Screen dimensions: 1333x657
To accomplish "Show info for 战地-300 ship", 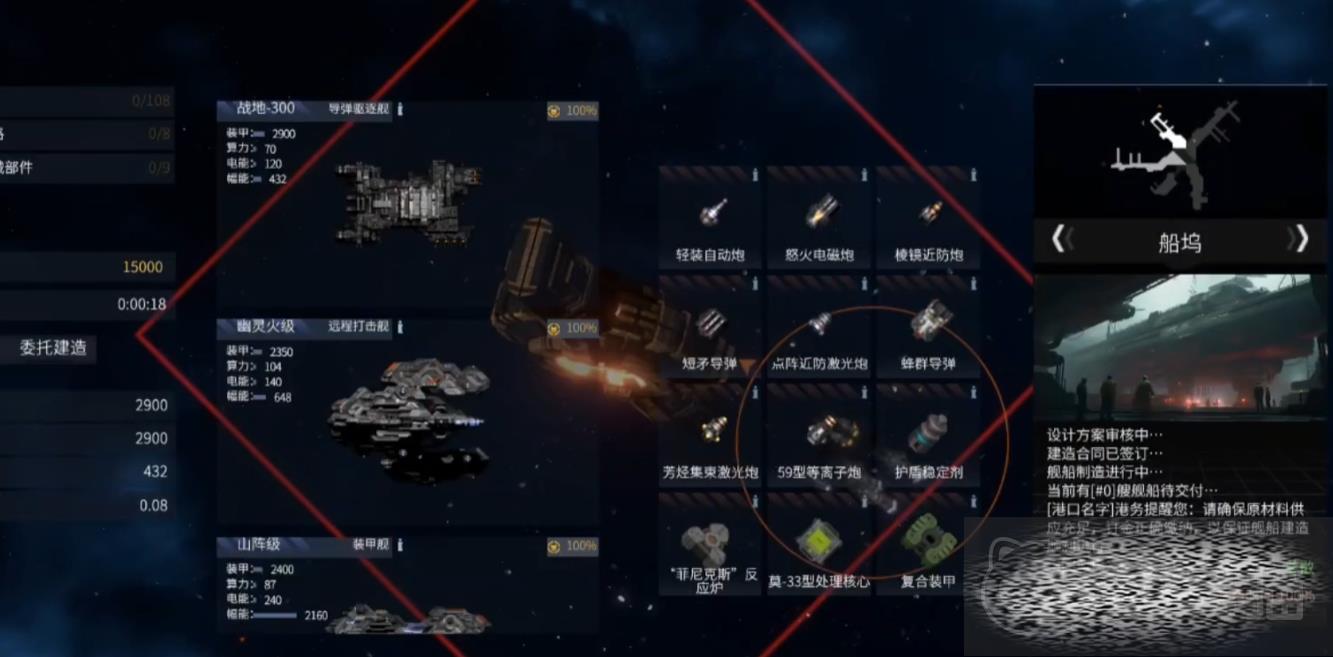I will (400, 109).
